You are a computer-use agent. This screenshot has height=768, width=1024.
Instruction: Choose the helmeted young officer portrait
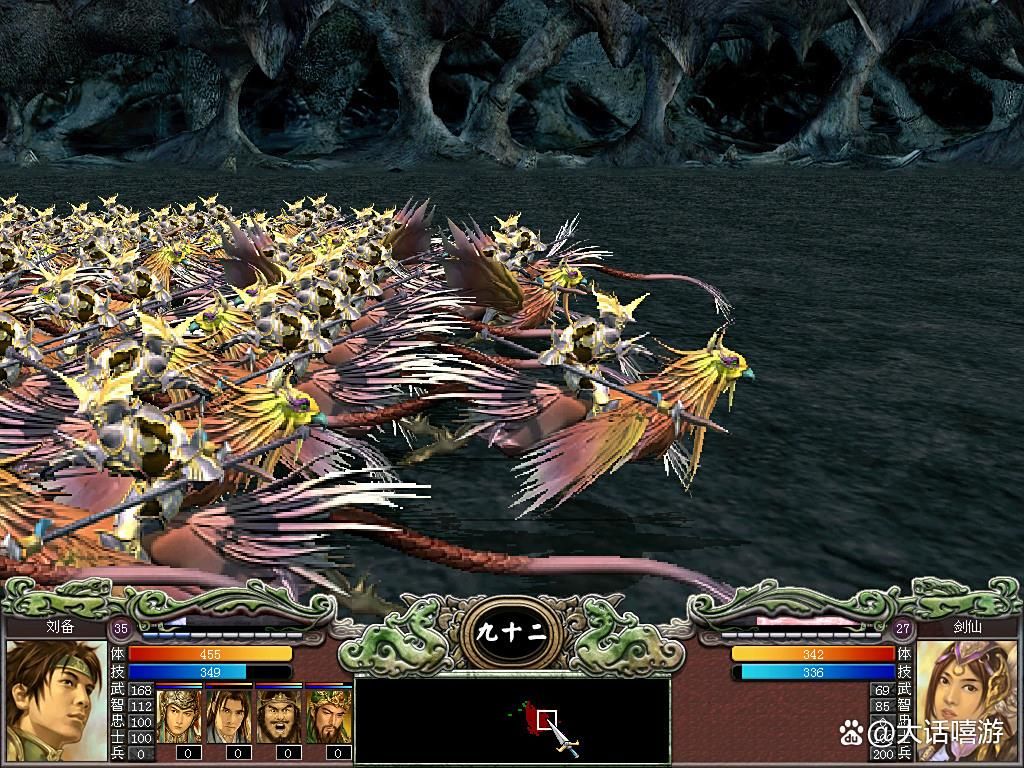click(180, 715)
